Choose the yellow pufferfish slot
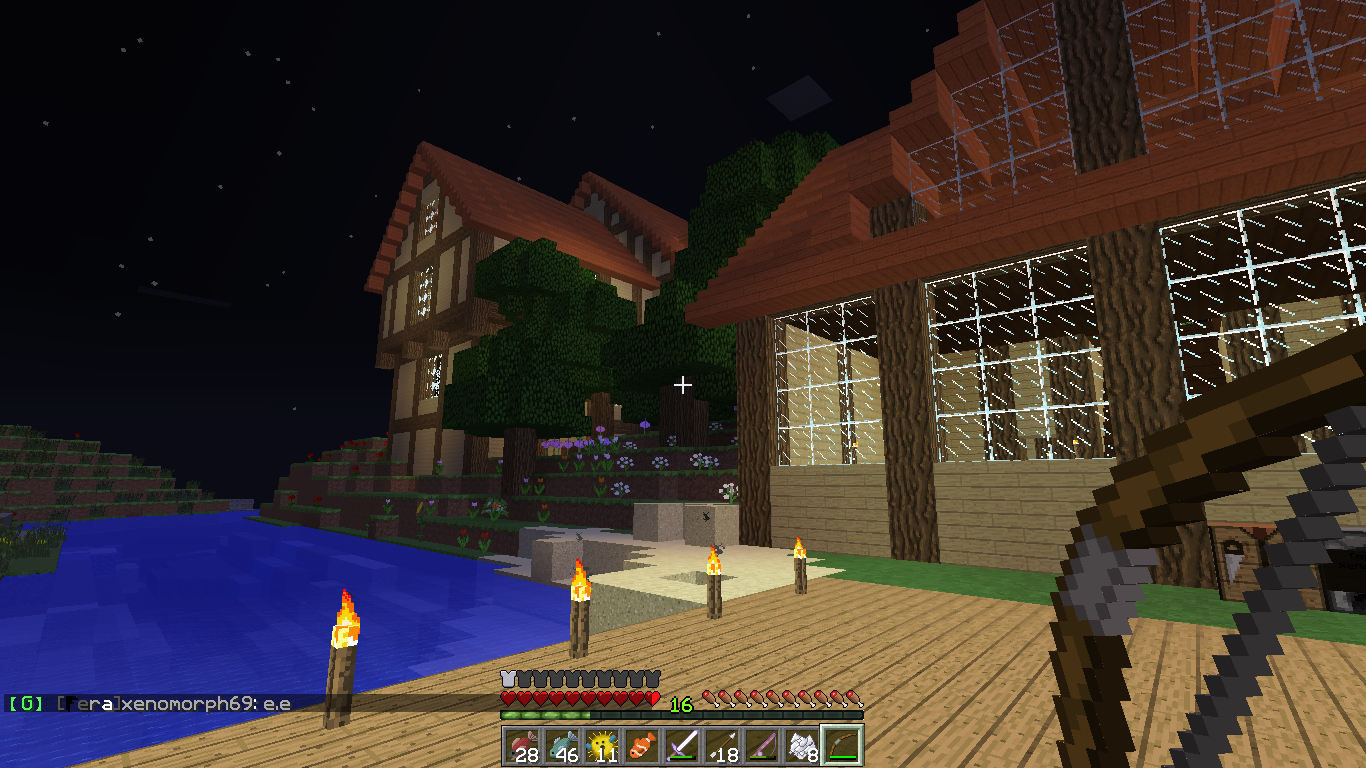 click(601, 745)
